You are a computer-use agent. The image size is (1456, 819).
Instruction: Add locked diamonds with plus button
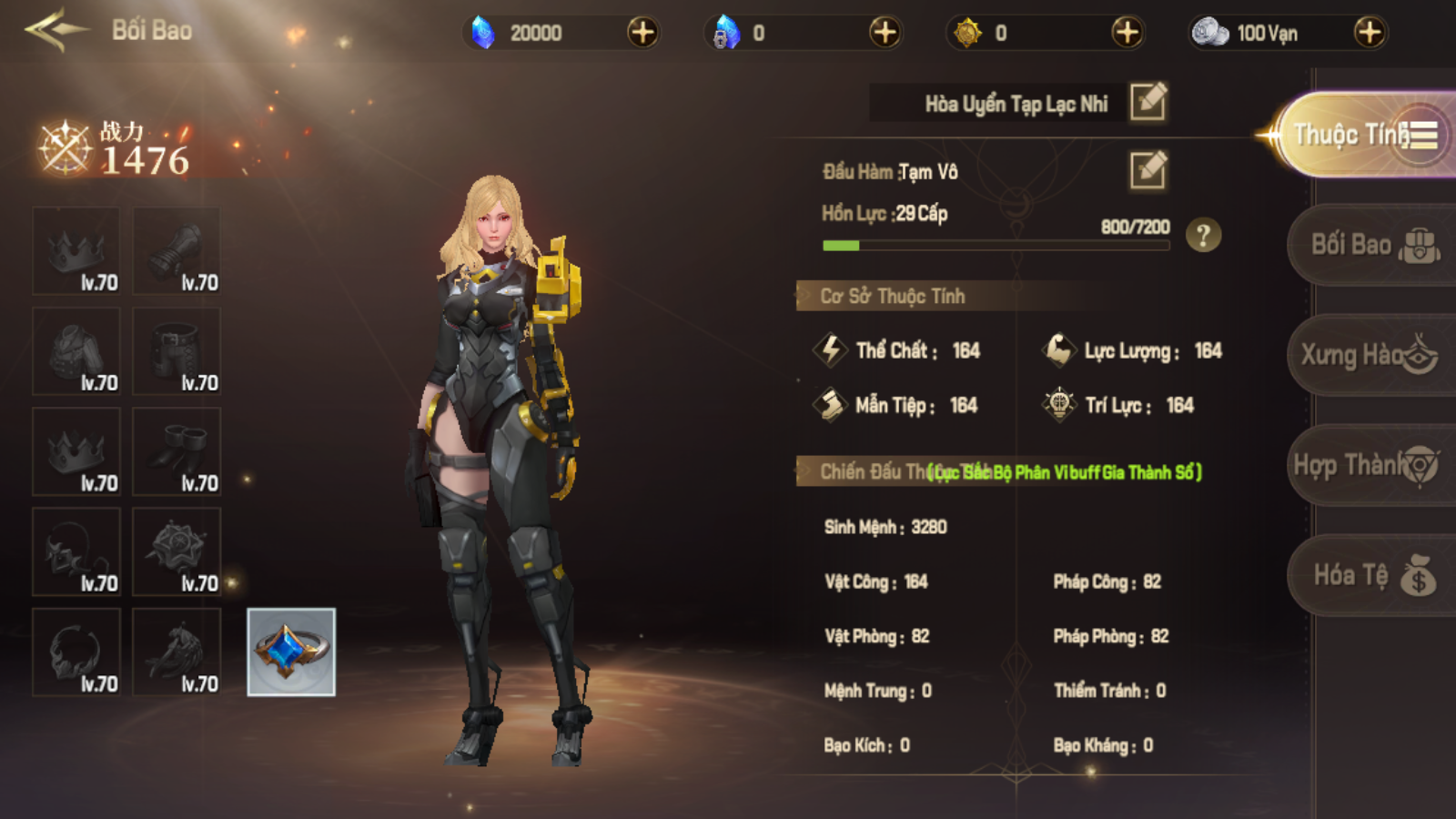coord(885,33)
